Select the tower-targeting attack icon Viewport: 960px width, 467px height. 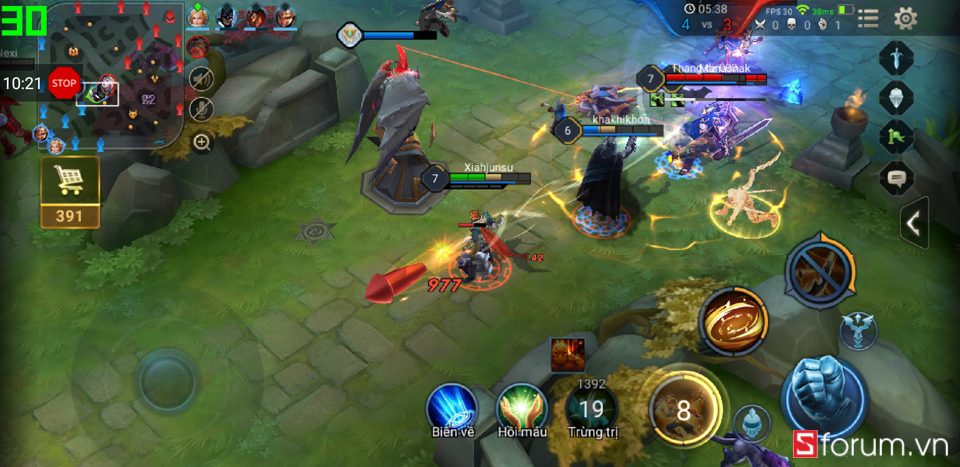point(858,332)
